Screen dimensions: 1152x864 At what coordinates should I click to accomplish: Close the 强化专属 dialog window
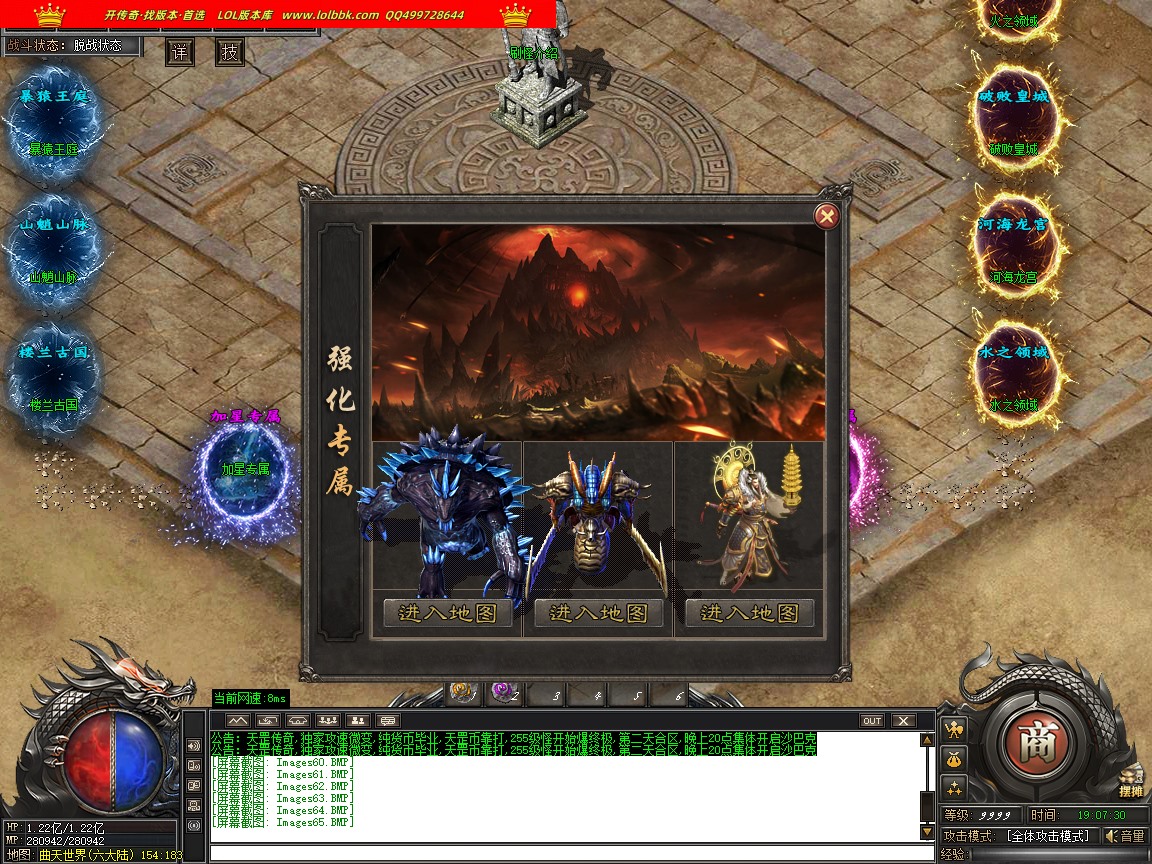click(x=826, y=215)
